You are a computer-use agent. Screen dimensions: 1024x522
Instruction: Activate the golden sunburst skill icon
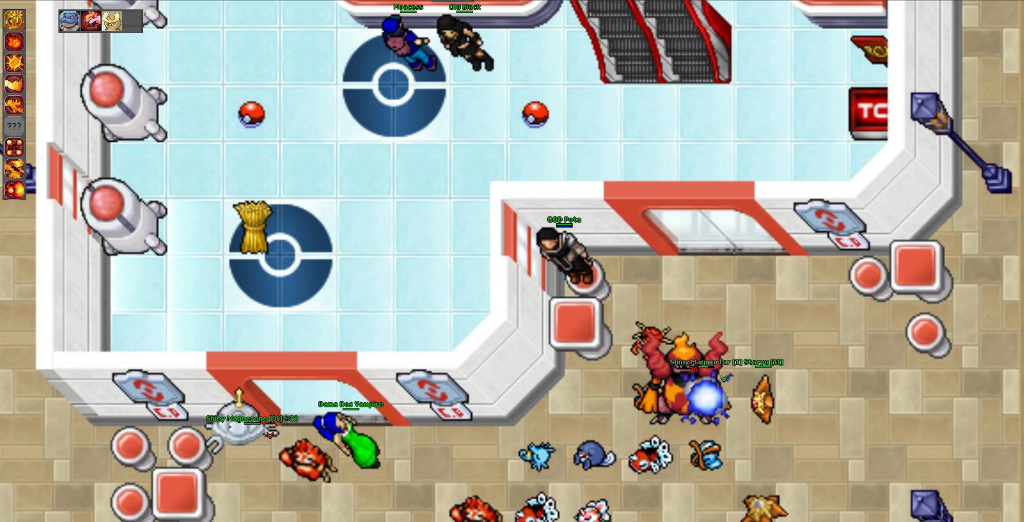click(14, 20)
